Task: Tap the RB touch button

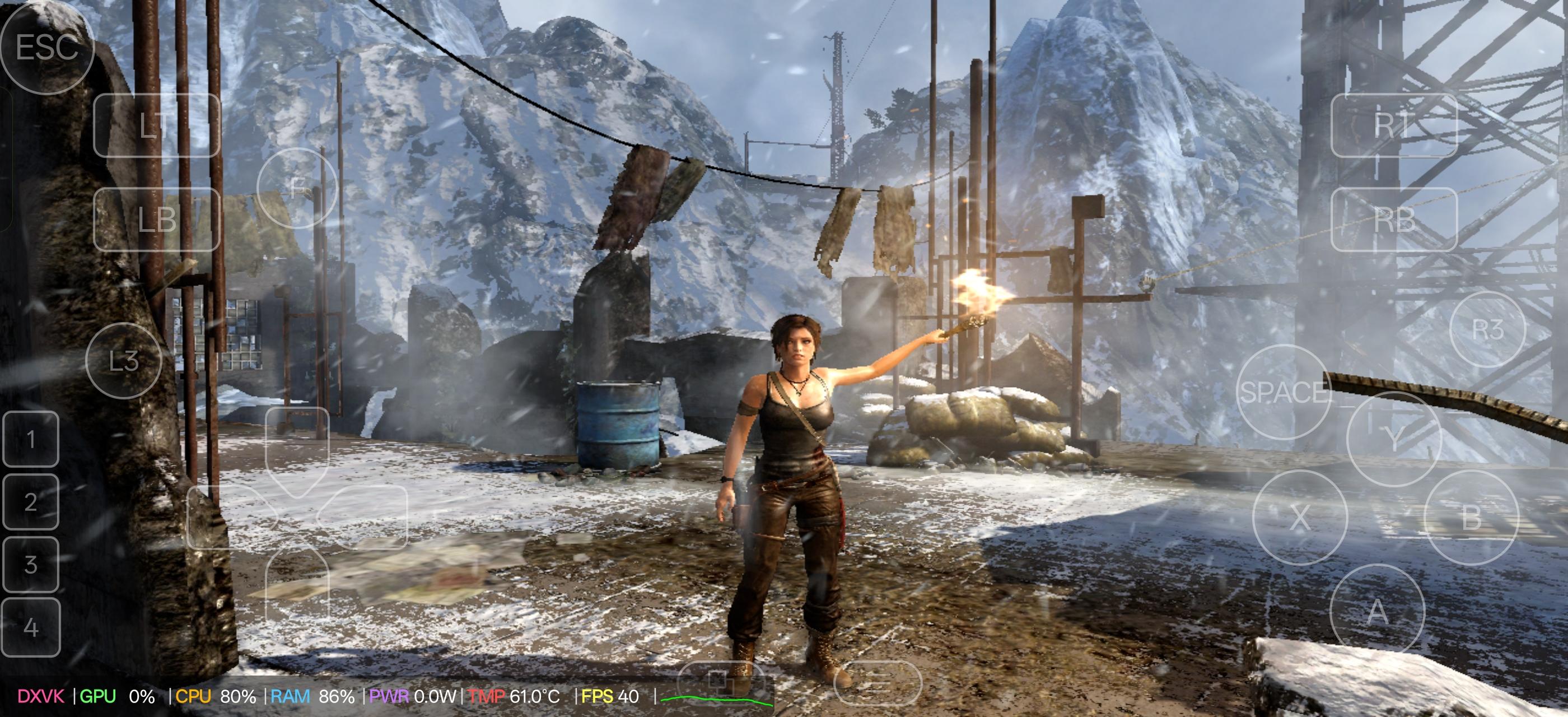Action: (1393, 220)
